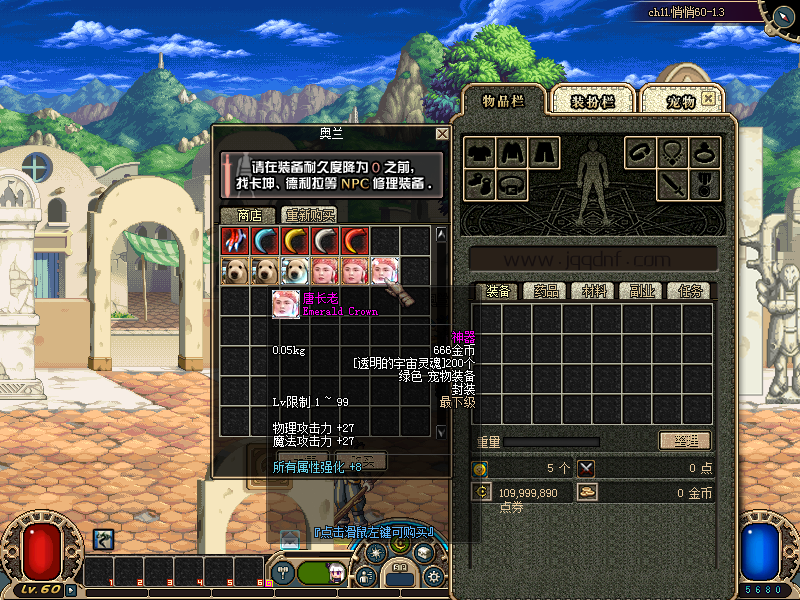Click the 整理 sort inventory button

click(684, 441)
